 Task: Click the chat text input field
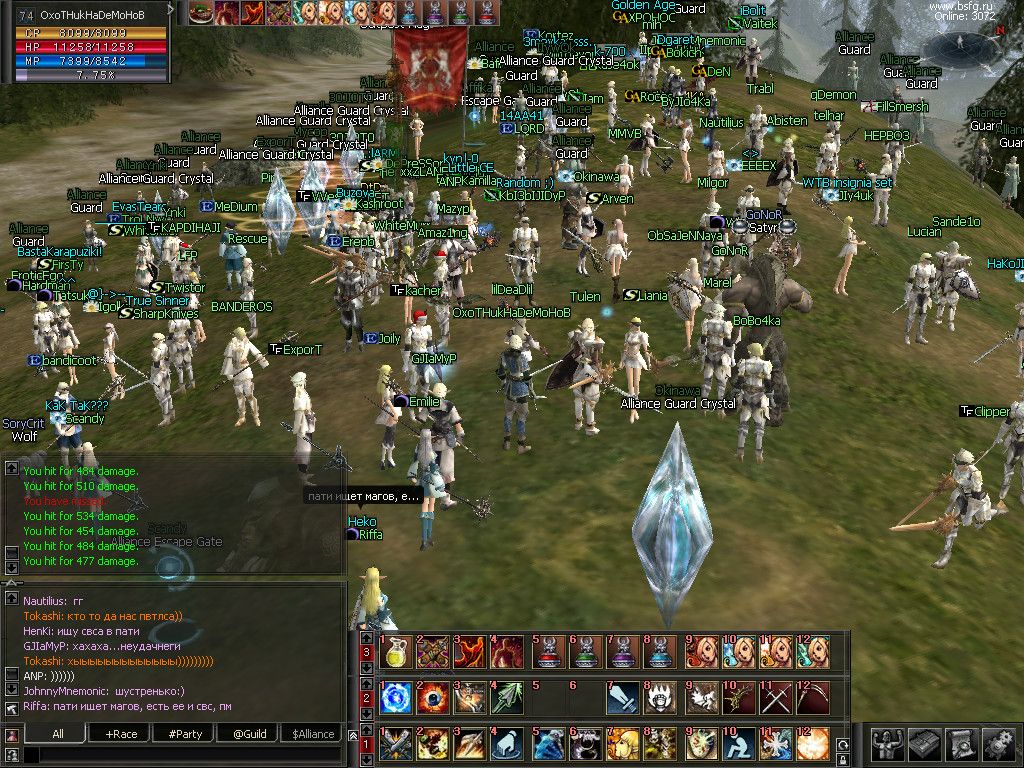[180, 755]
